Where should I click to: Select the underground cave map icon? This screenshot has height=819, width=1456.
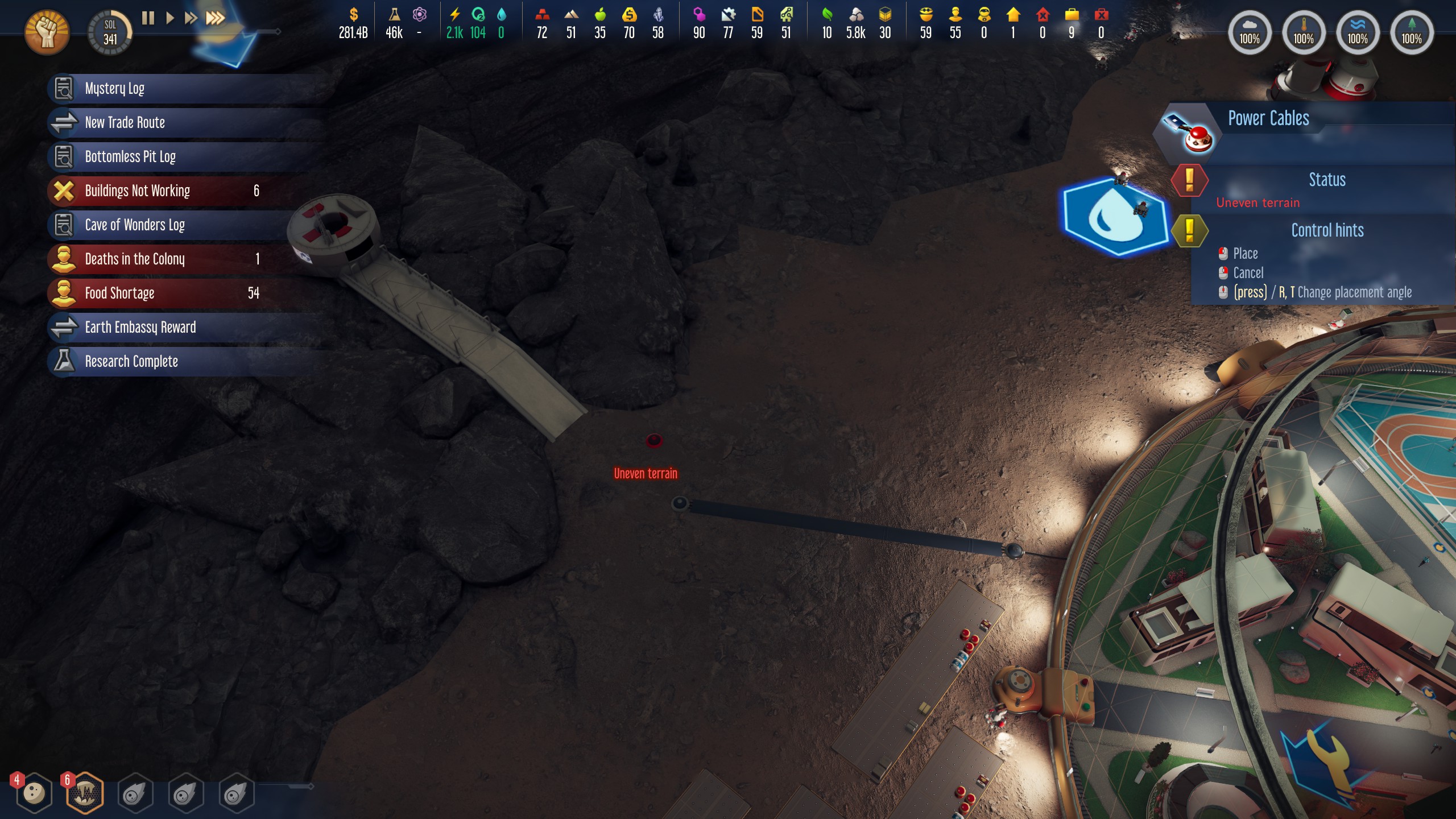tap(85, 793)
